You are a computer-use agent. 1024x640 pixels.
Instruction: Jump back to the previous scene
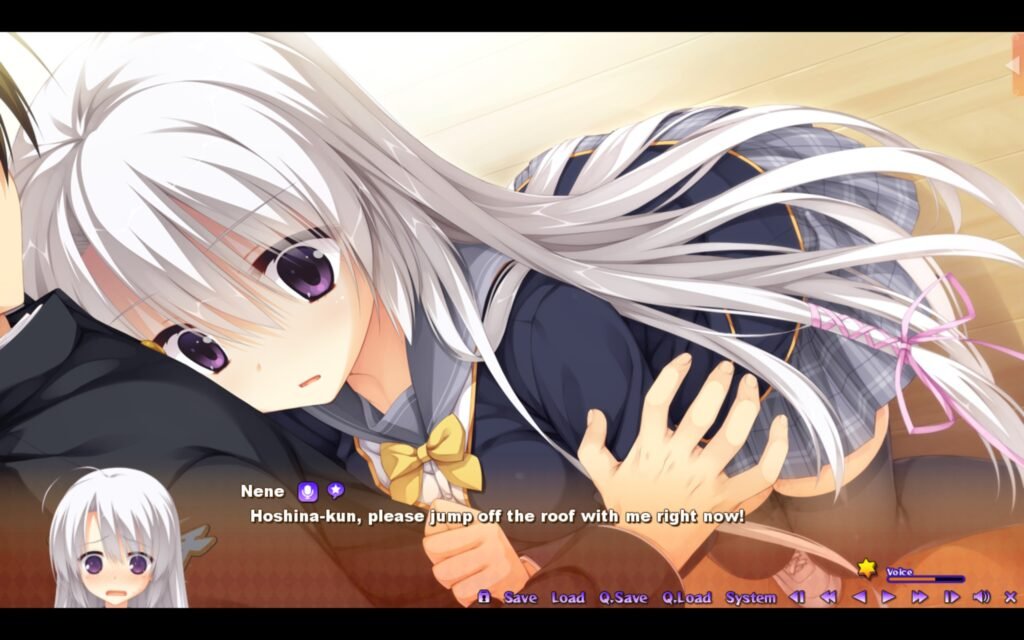(x=797, y=597)
